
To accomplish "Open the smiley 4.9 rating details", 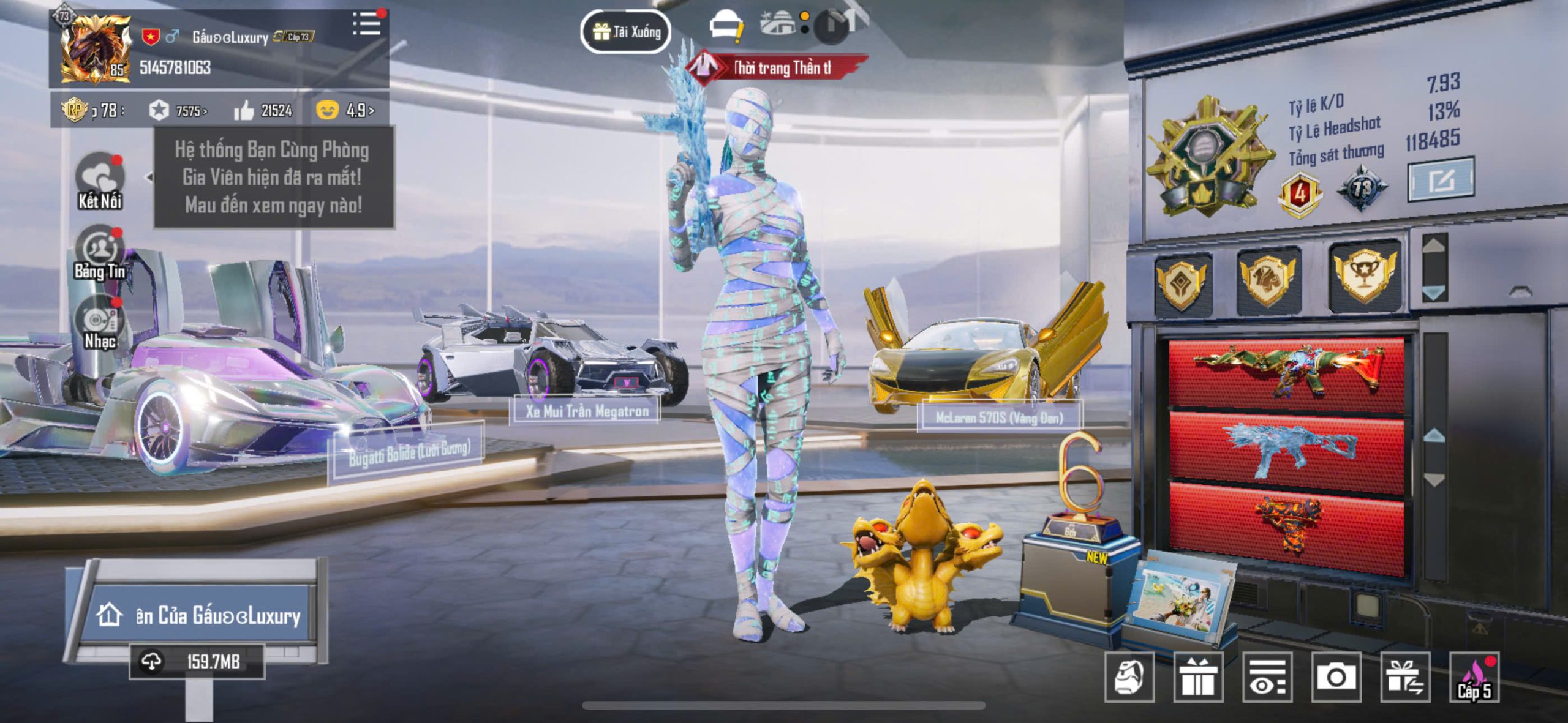I will point(345,110).
